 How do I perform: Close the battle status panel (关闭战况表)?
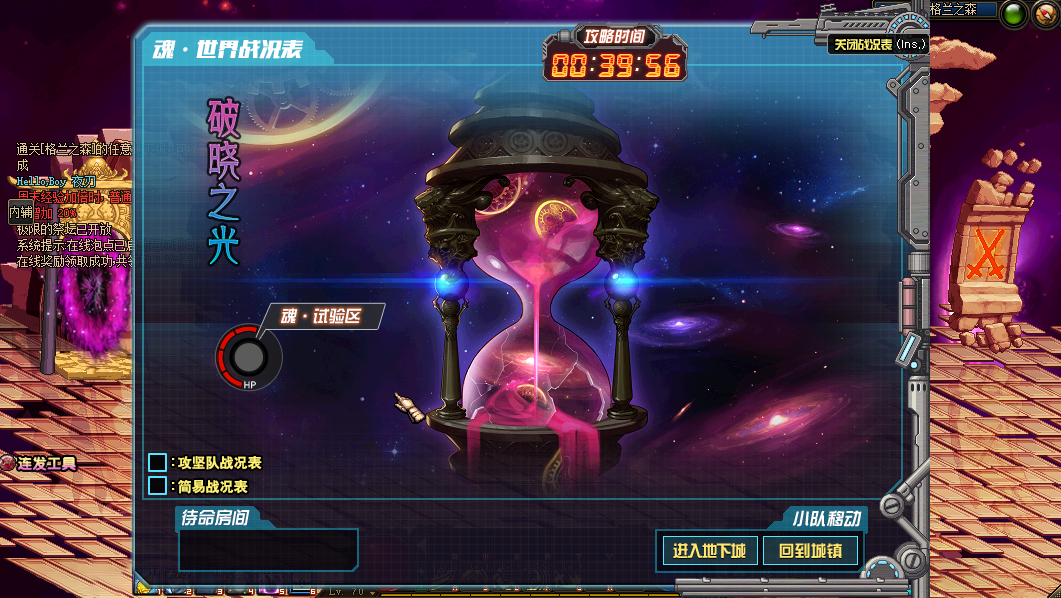click(x=878, y=44)
